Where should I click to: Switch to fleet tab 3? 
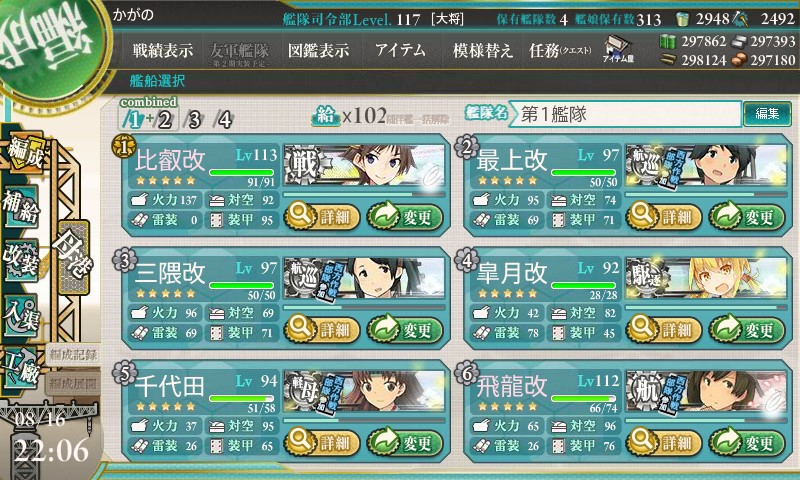193,120
